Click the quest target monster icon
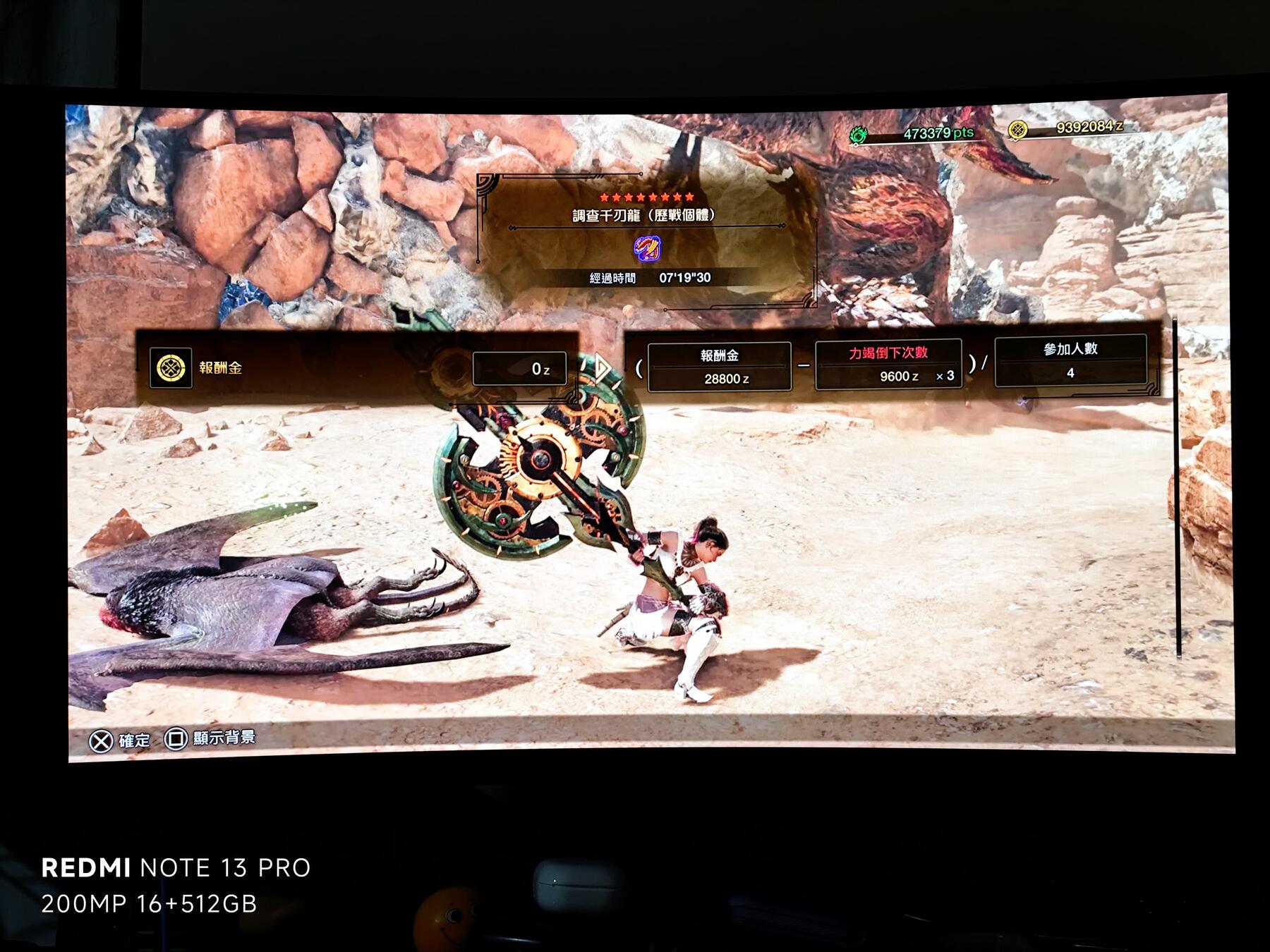This screenshot has width=1270, height=952. pyautogui.click(x=646, y=248)
